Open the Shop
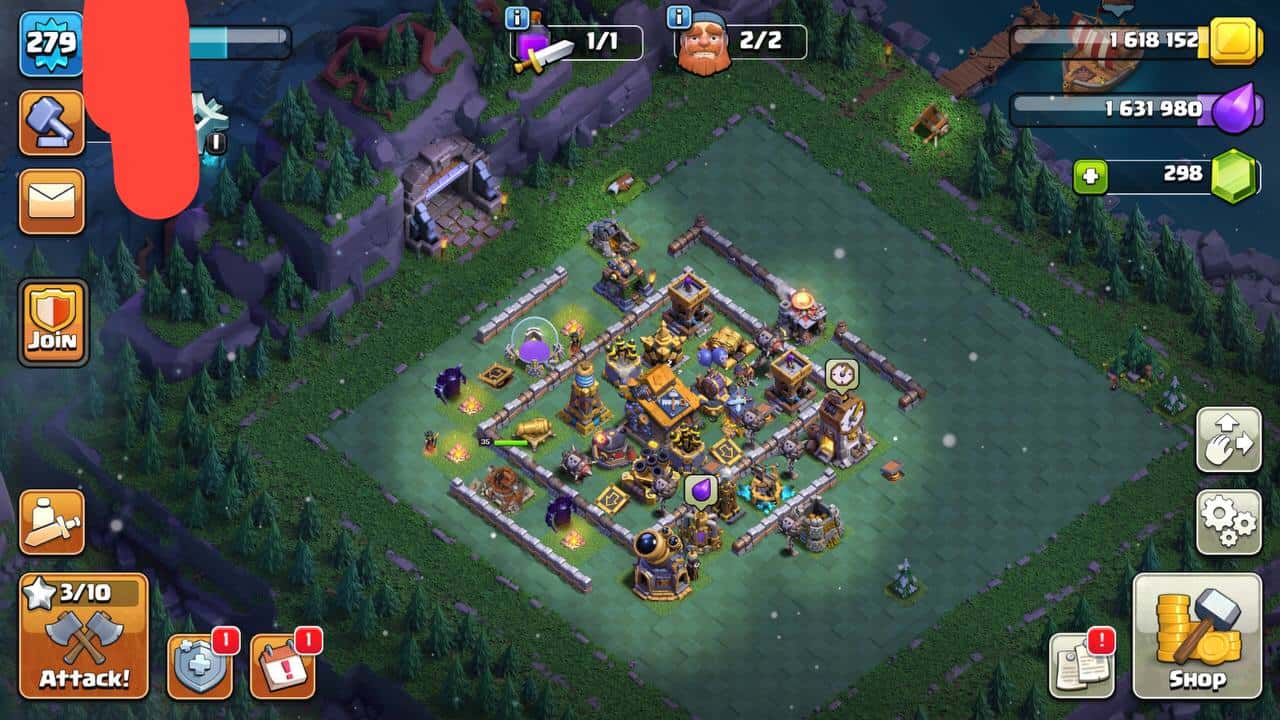1280x720 pixels. click(1197, 635)
